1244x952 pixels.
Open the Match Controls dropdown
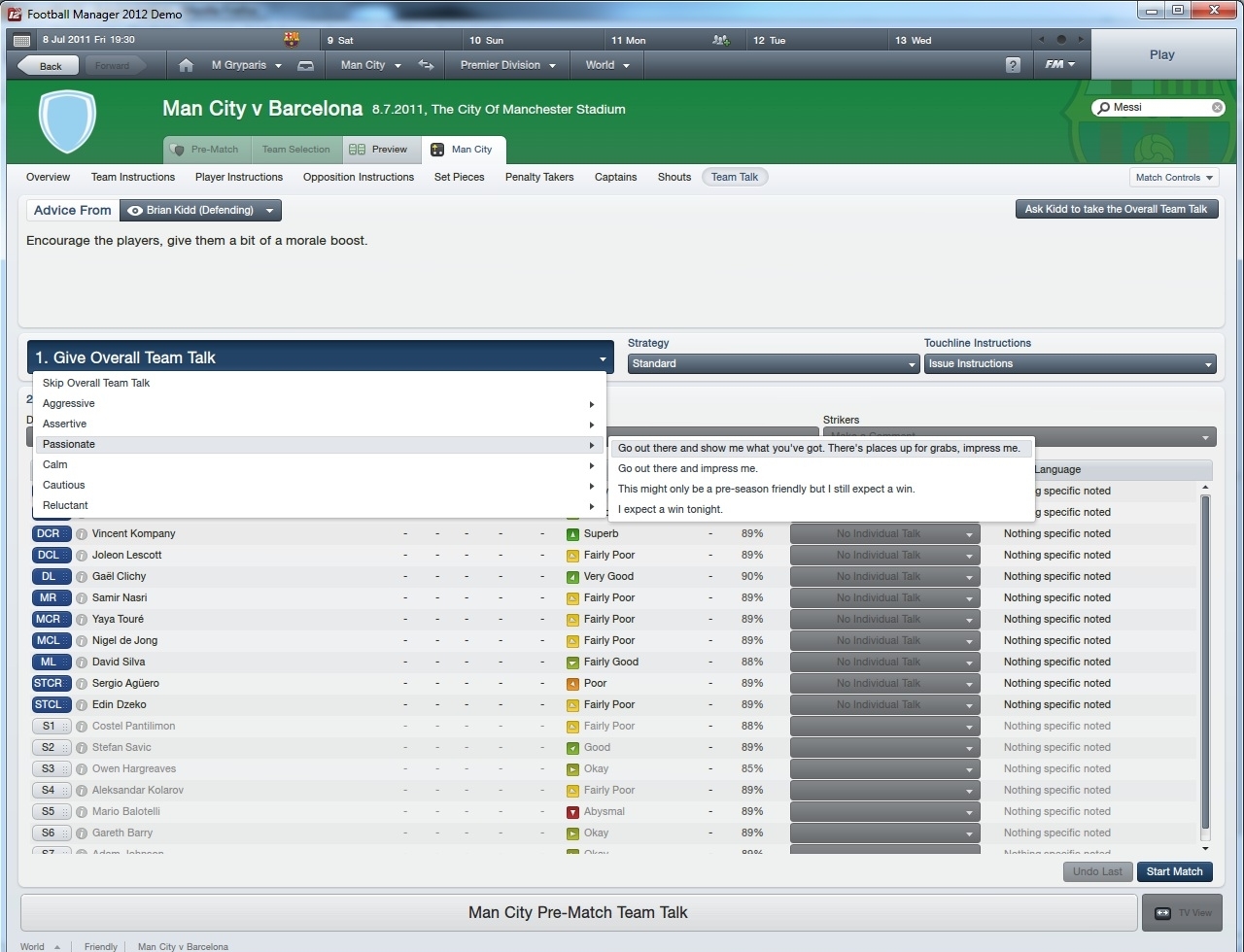[1173, 177]
